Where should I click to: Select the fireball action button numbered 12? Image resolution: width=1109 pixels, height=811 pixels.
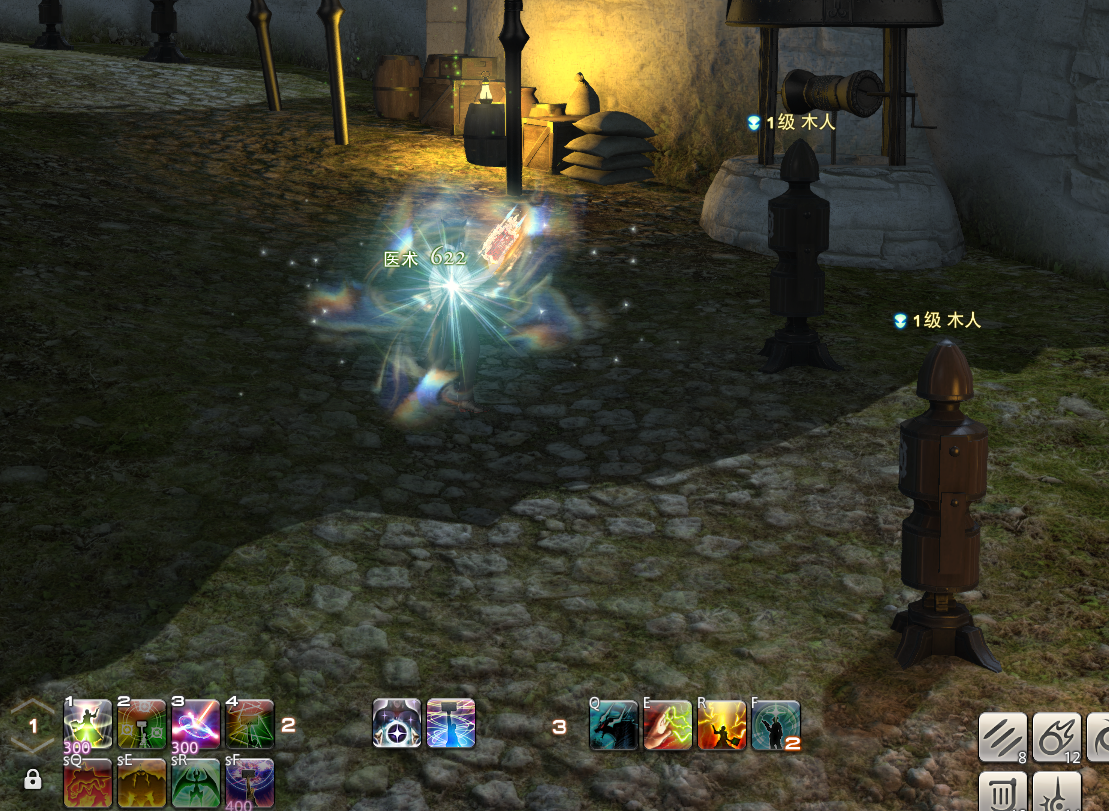[x=1056, y=738]
